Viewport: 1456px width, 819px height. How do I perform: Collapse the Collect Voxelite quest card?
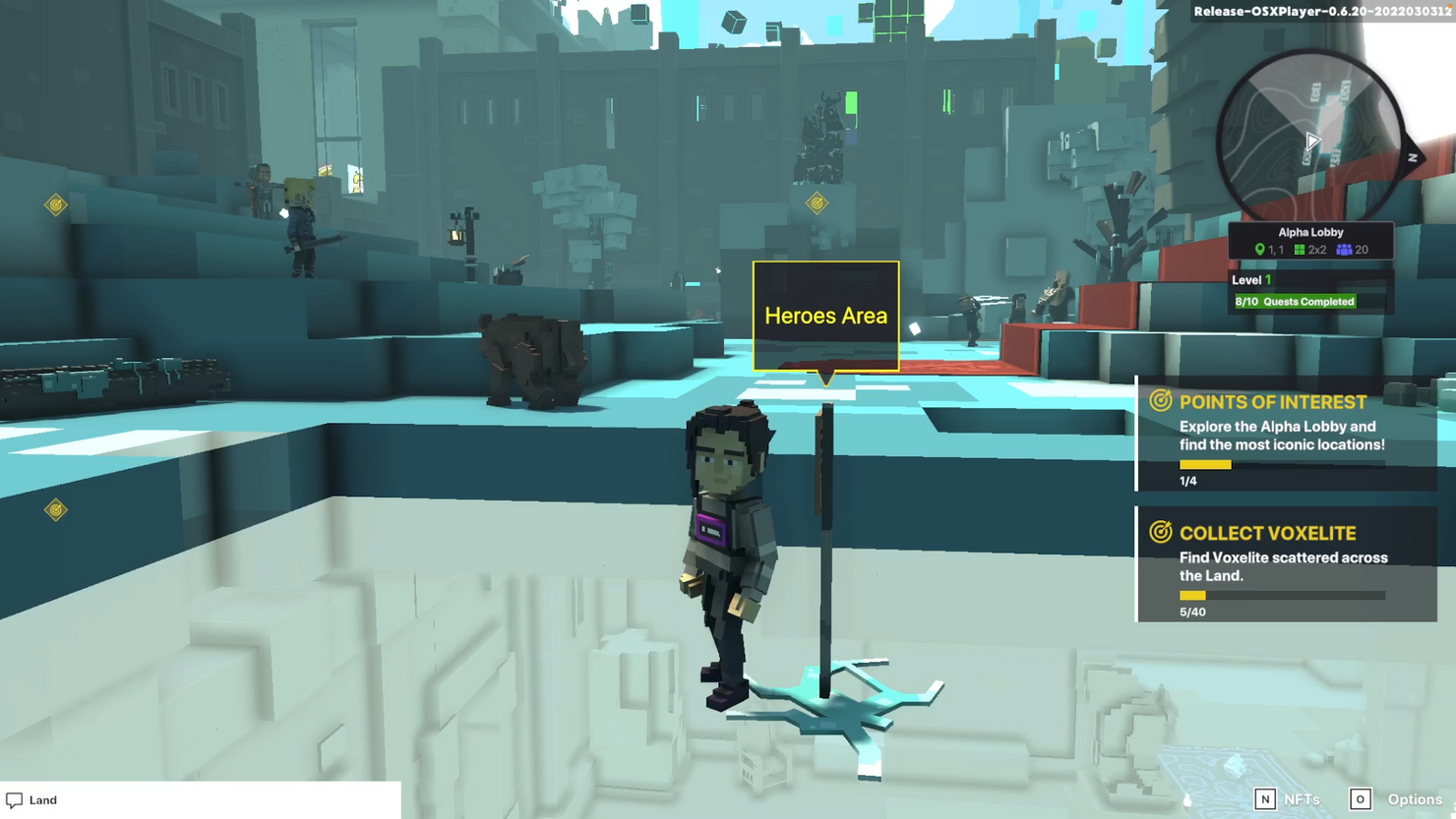(1268, 533)
